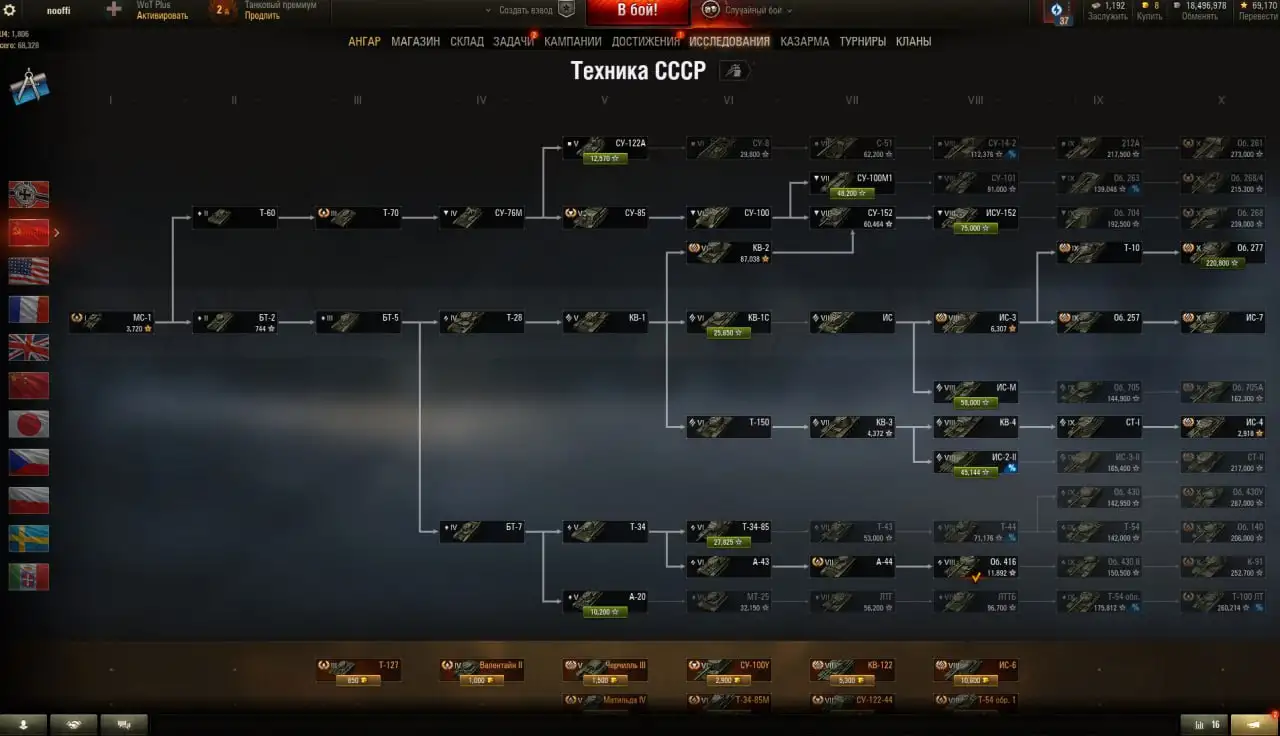Collapse the nation sidebar via chevron near USSR flag

point(56,232)
